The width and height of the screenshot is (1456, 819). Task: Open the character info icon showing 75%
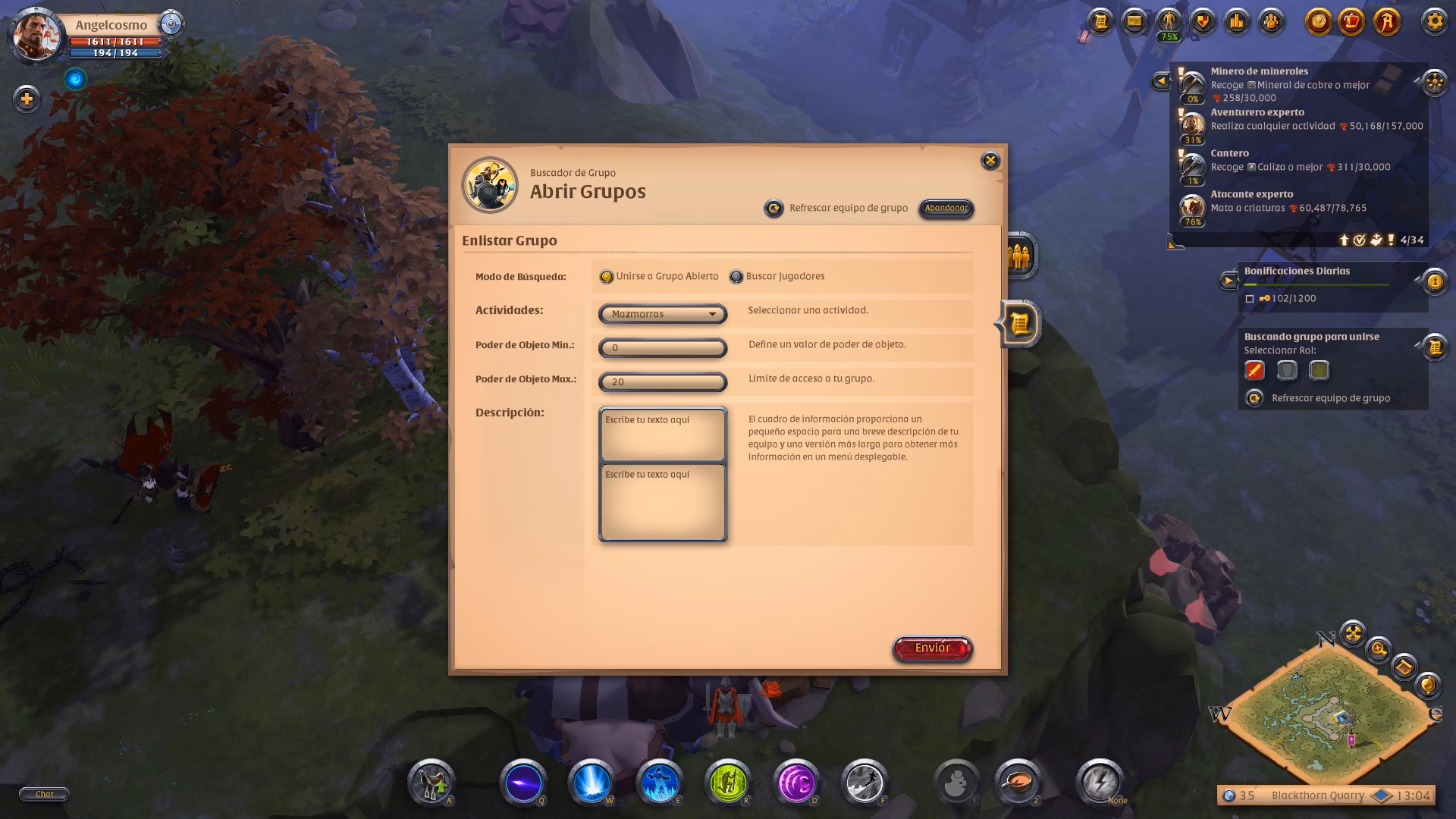coord(1168,20)
